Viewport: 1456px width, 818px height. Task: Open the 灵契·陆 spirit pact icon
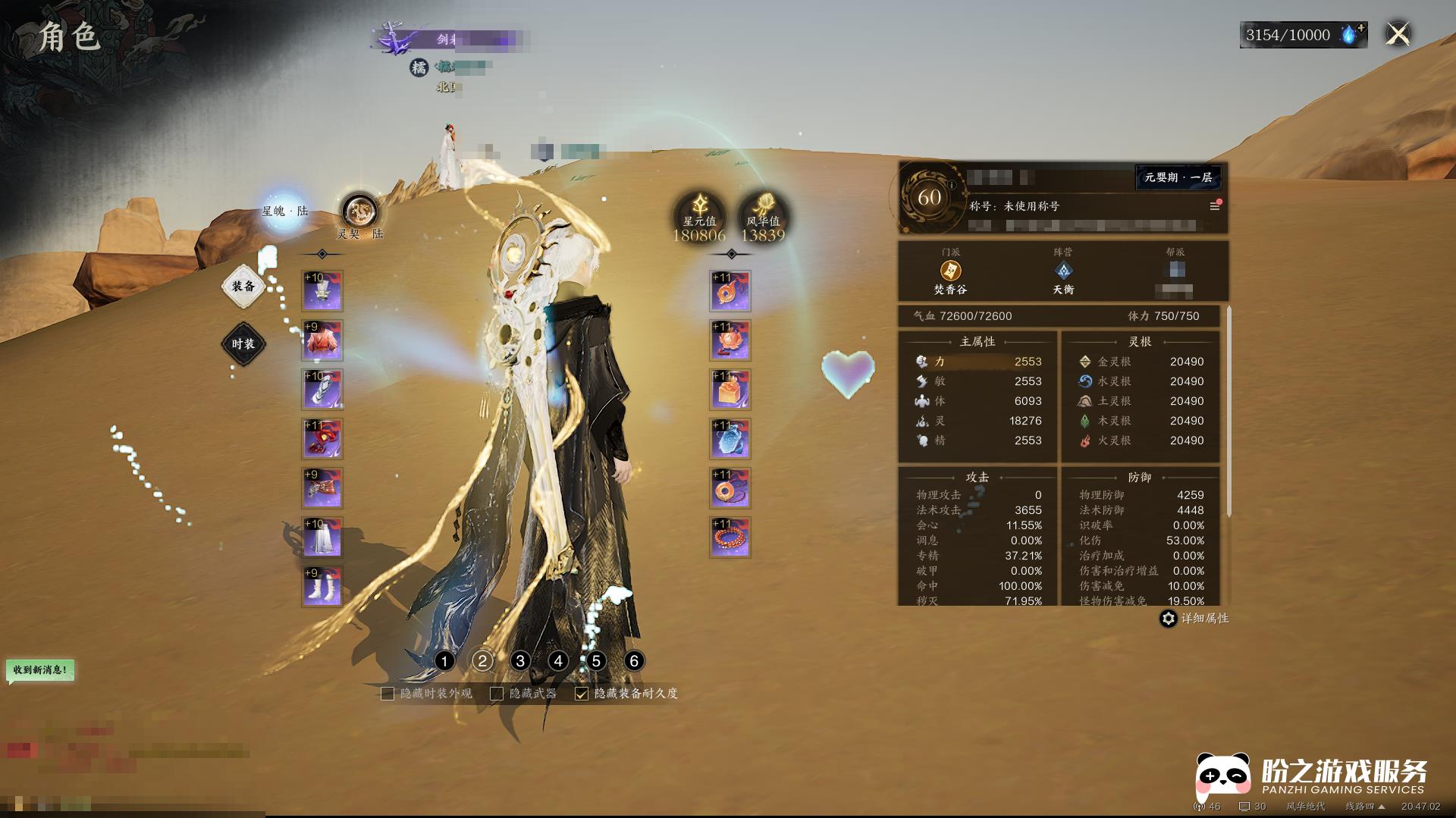click(x=359, y=212)
